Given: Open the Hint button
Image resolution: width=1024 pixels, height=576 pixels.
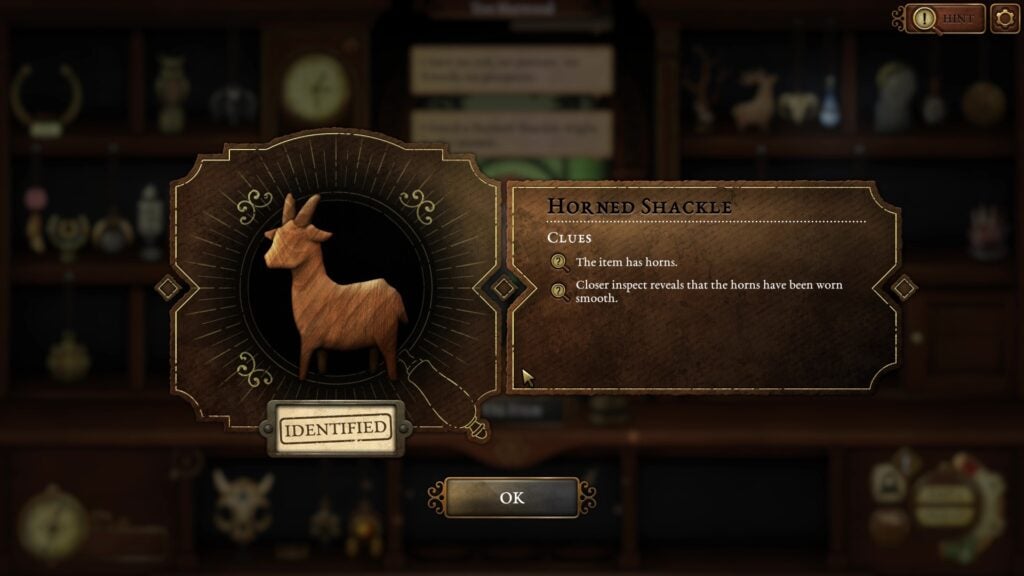Looking at the screenshot, I should pos(945,18).
